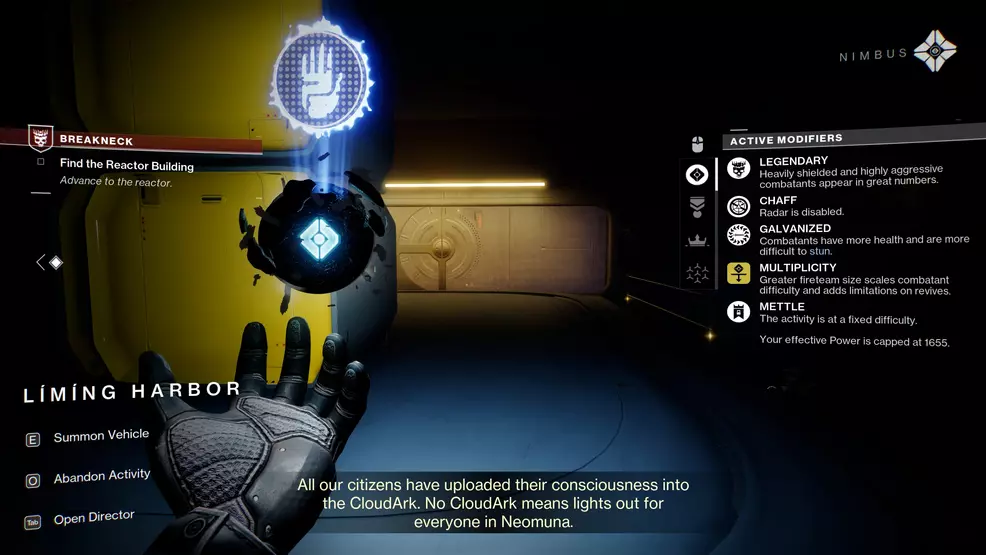Viewport: 986px width, 555px height.
Task: Inspect the Chaff radar modifier icon
Action: pyautogui.click(x=738, y=206)
